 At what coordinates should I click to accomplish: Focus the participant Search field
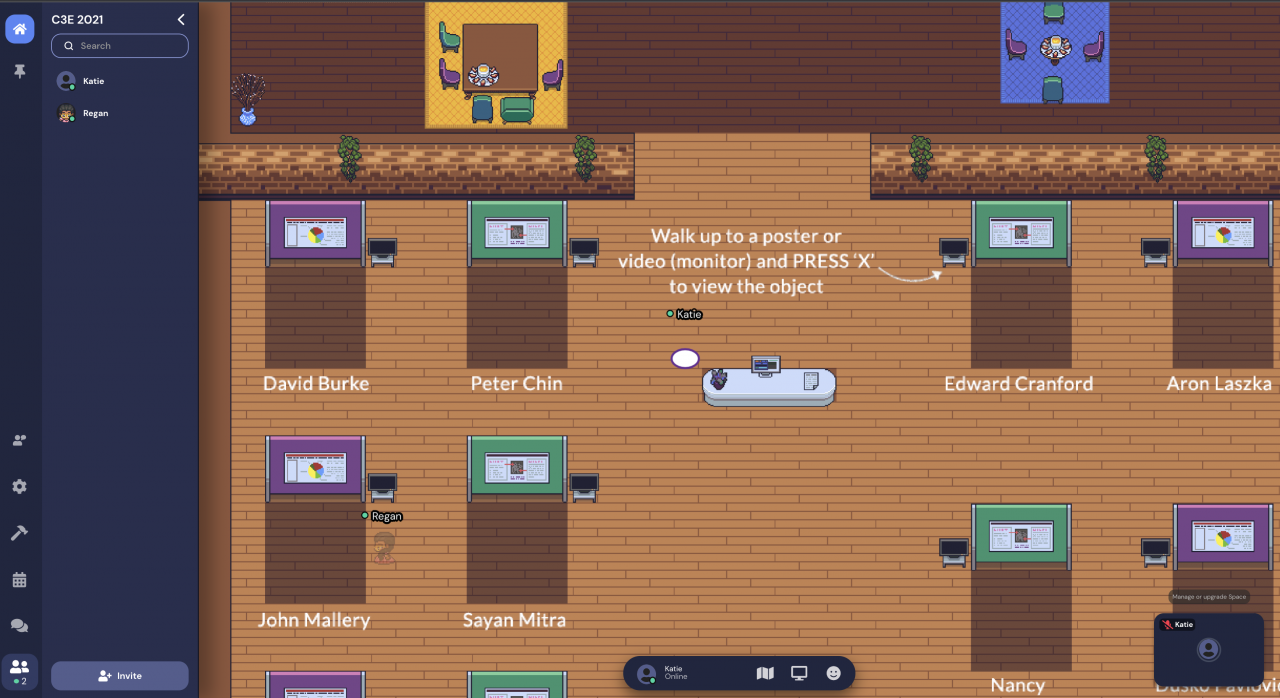click(120, 46)
